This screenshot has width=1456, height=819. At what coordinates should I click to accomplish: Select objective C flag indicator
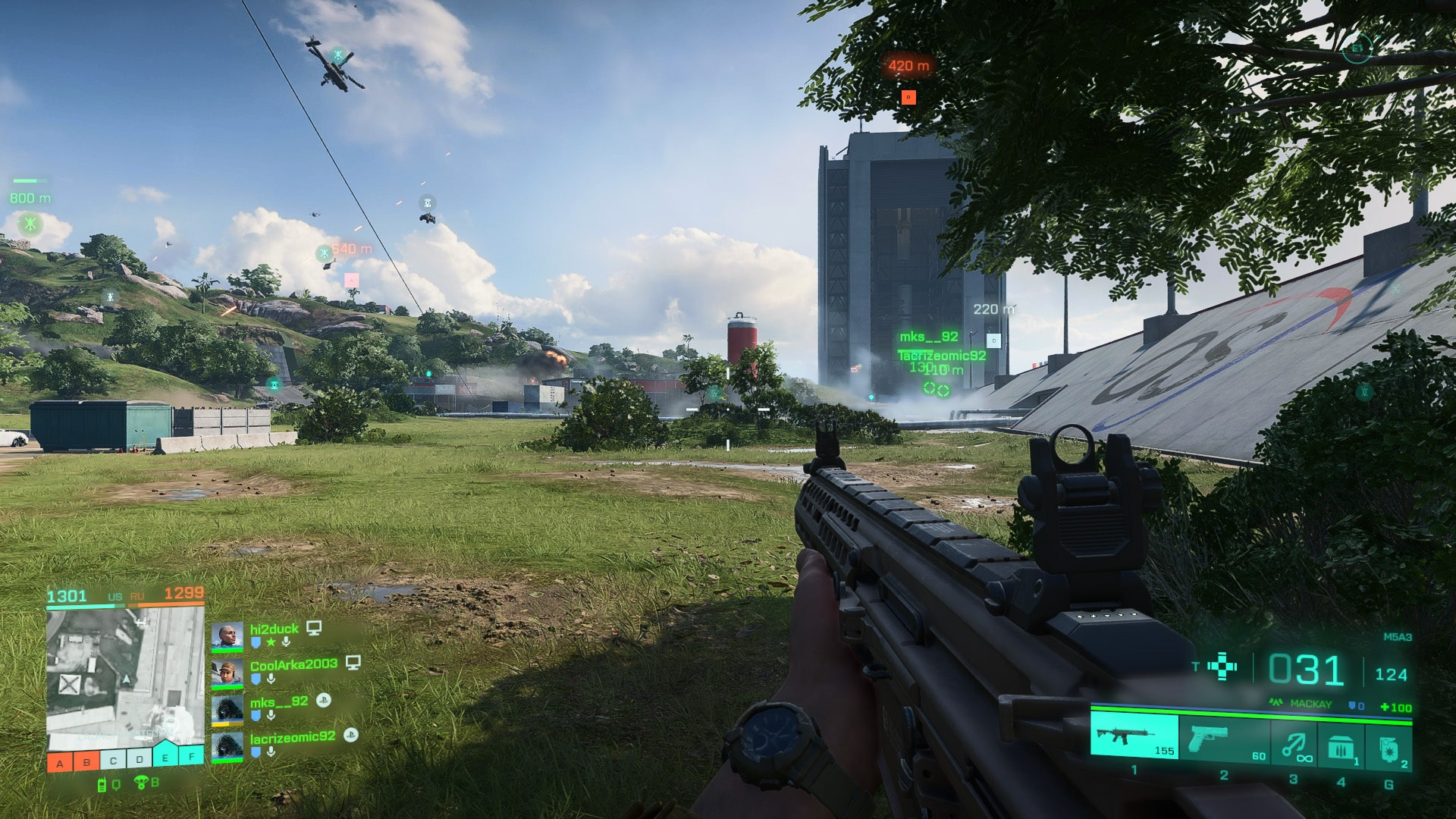113,761
